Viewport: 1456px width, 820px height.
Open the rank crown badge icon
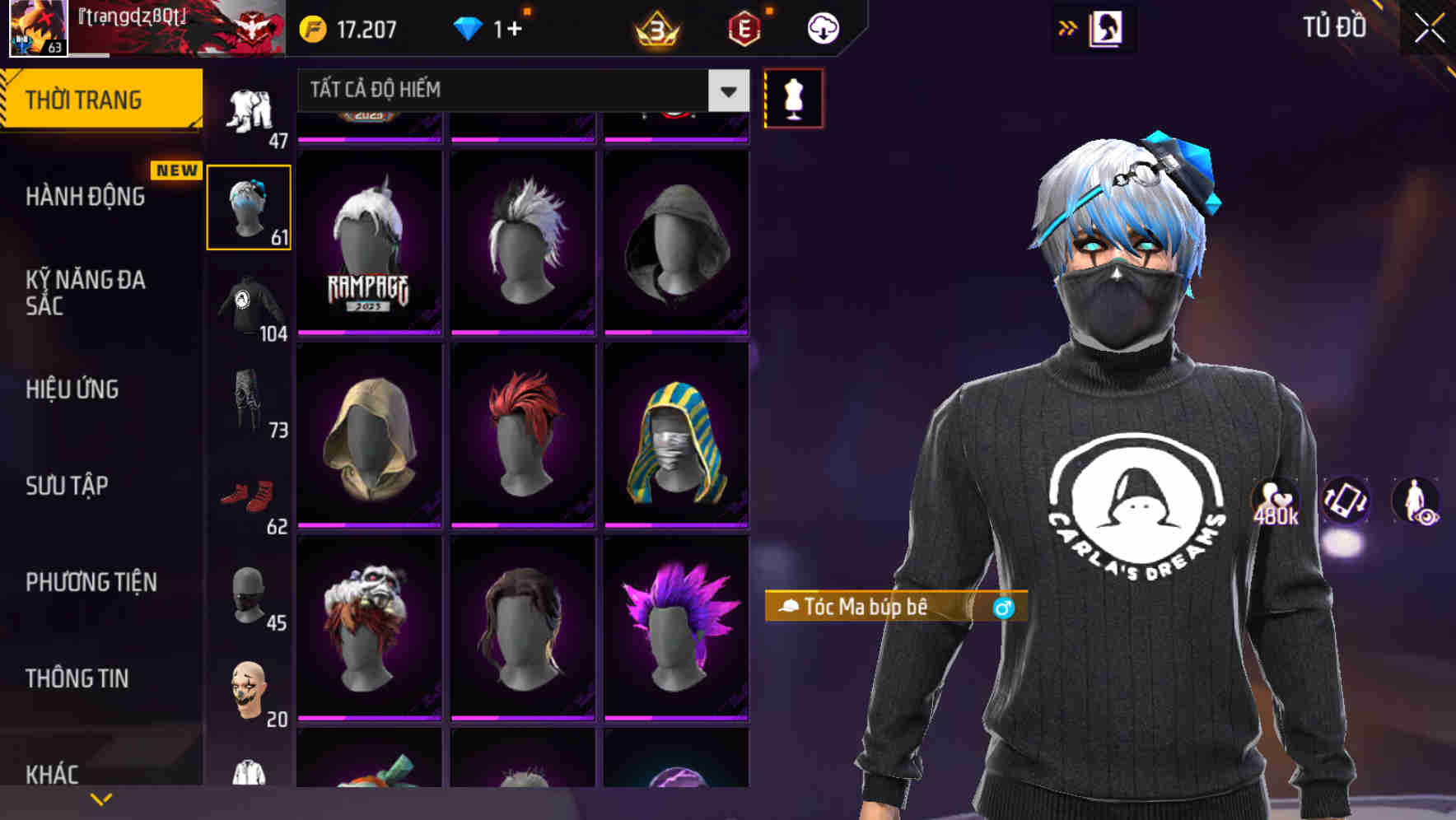[x=655, y=30]
